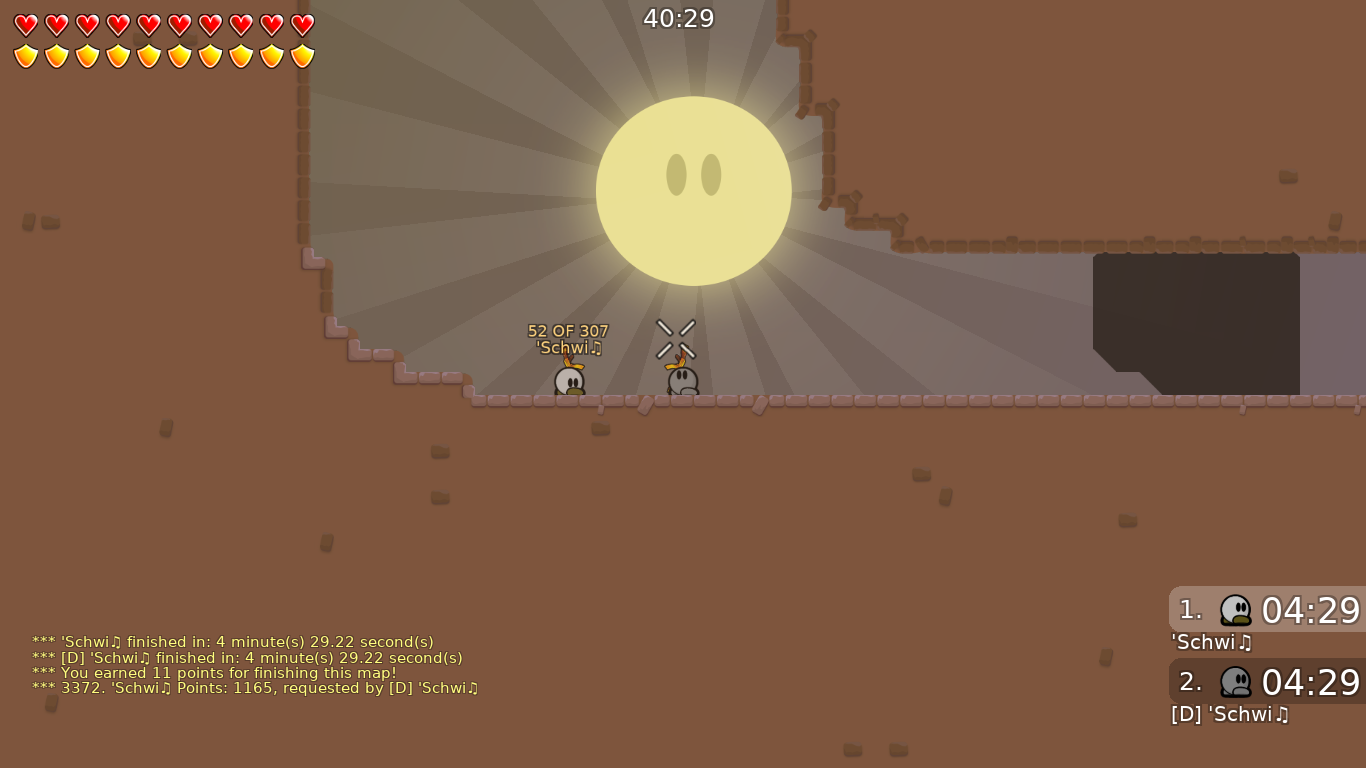This screenshot has height=768, width=1366.
Task: Select the rank 1 finish time 04:29
Action: coord(1310,611)
